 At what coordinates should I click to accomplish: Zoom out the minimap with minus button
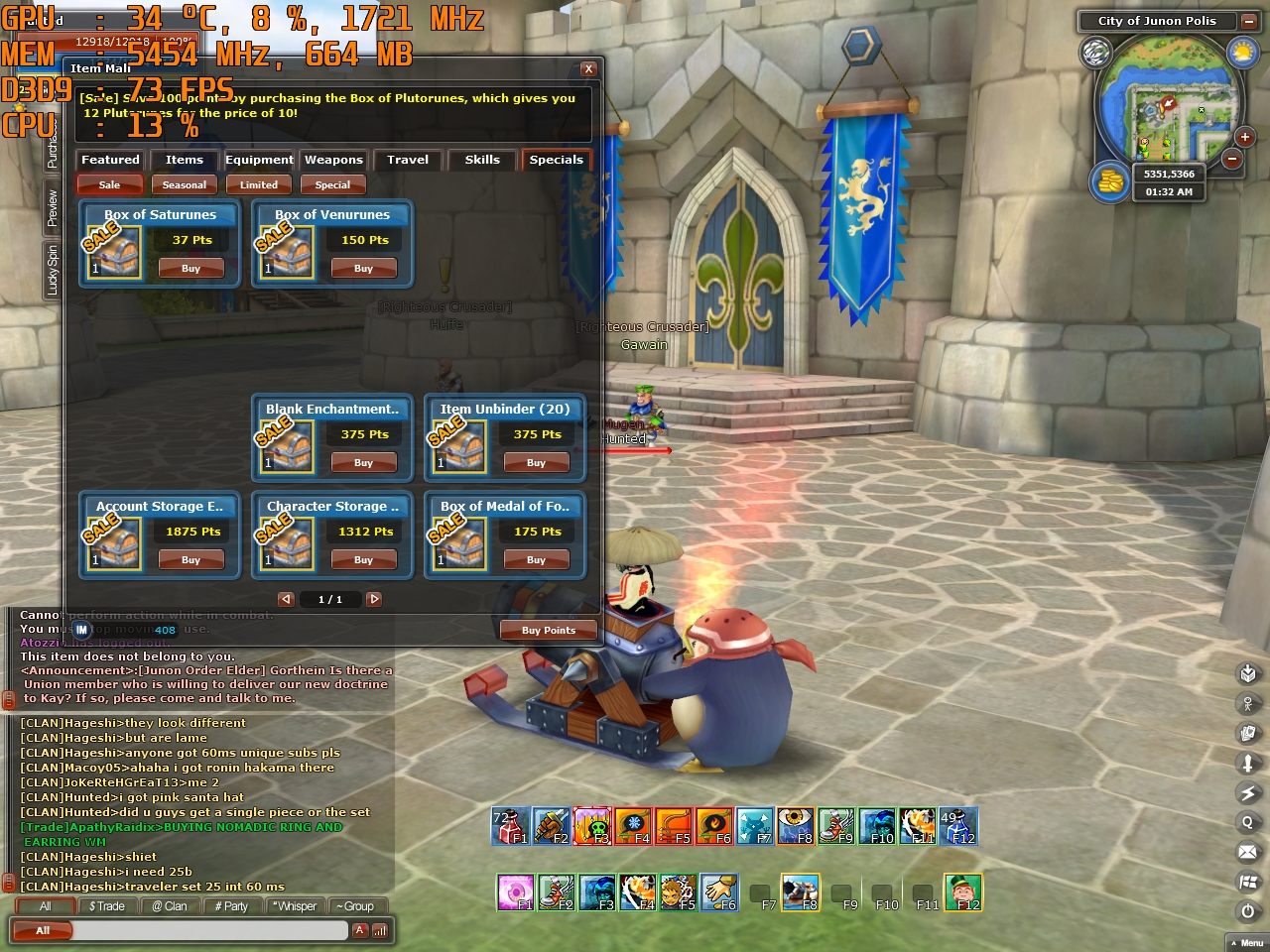(x=1231, y=159)
